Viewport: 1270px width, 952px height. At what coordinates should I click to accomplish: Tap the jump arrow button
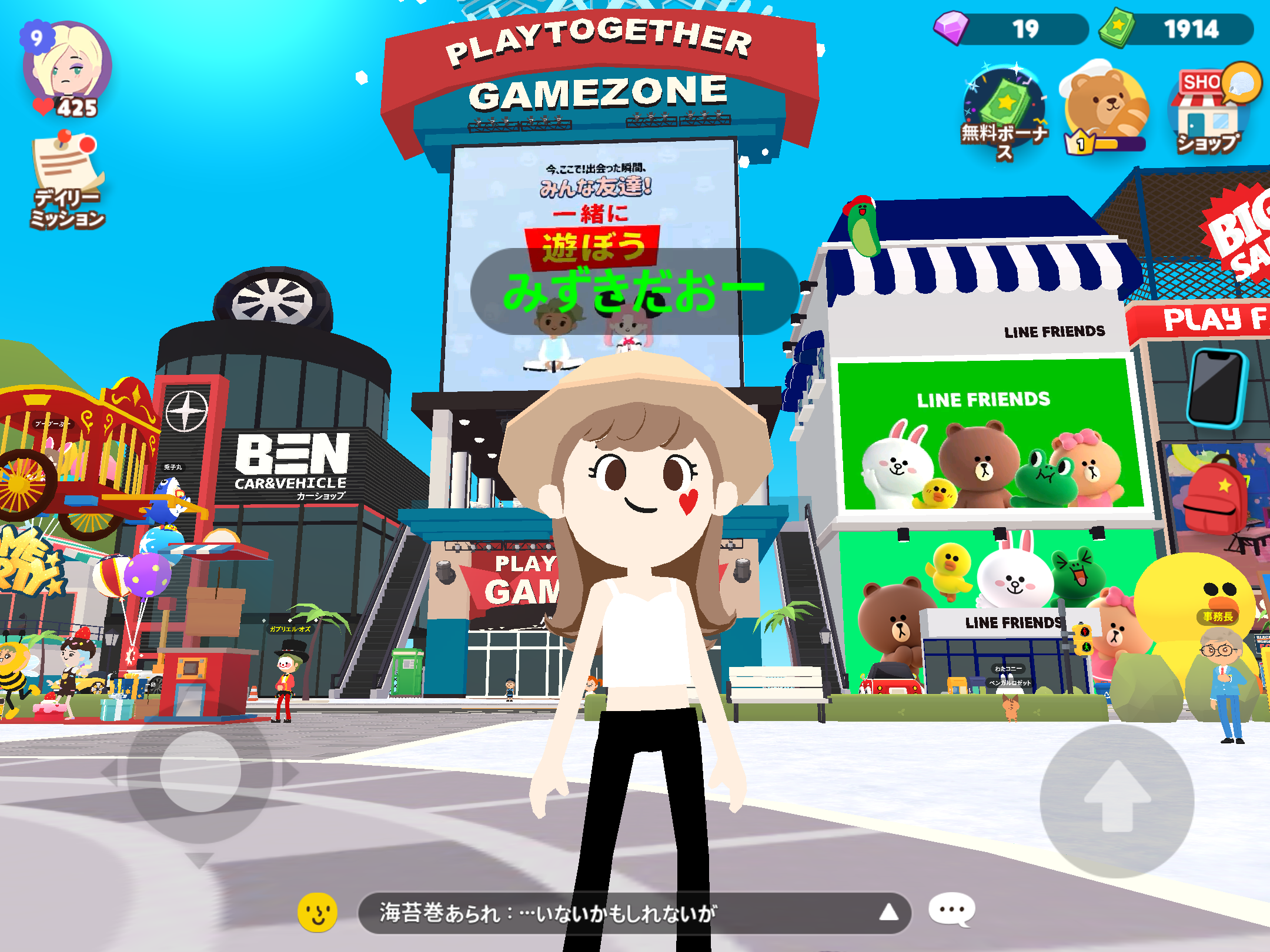[1117, 799]
